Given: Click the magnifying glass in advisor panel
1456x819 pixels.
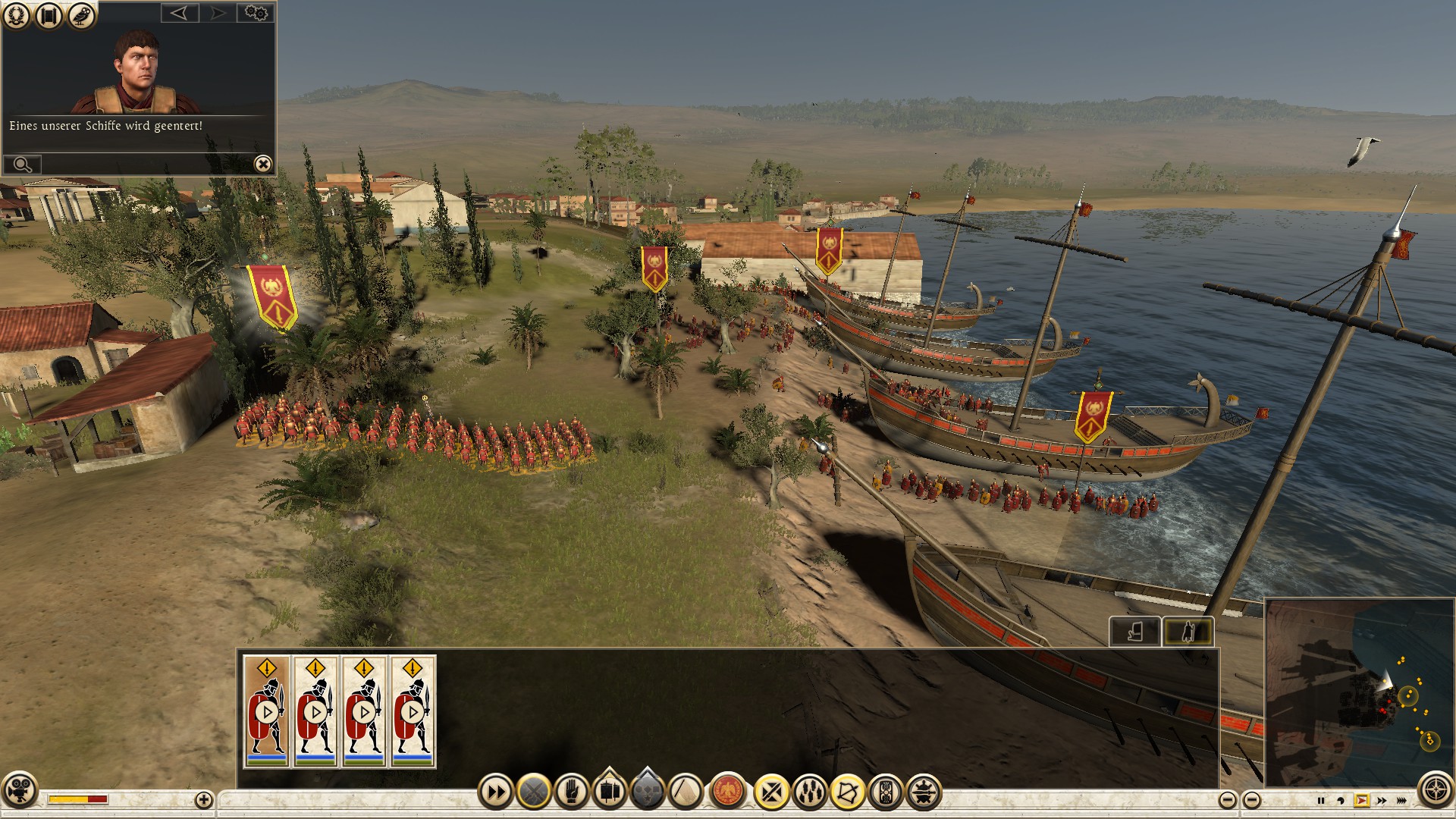Looking at the screenshot, I should (22, 164).
